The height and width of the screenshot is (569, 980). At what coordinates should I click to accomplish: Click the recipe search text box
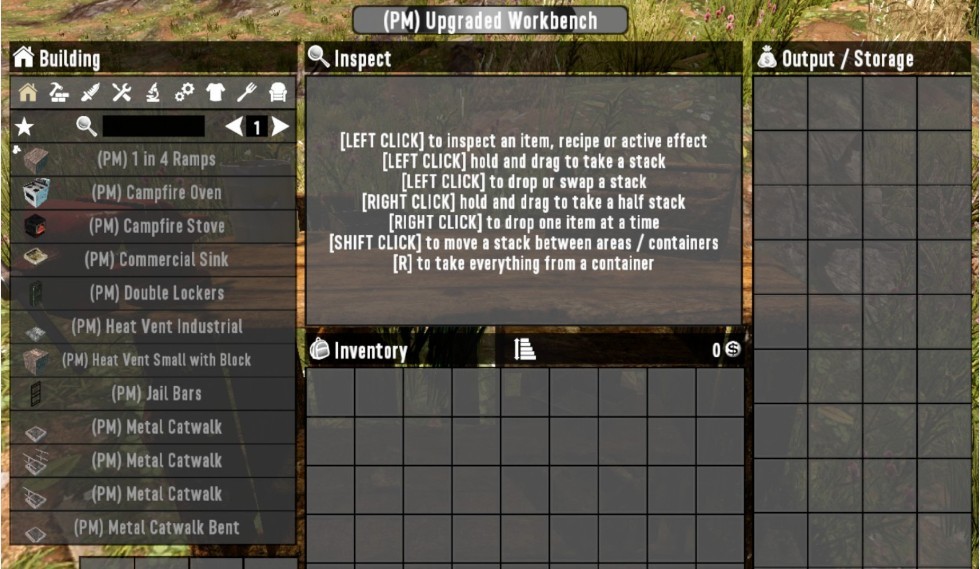(x=153, y=126)
